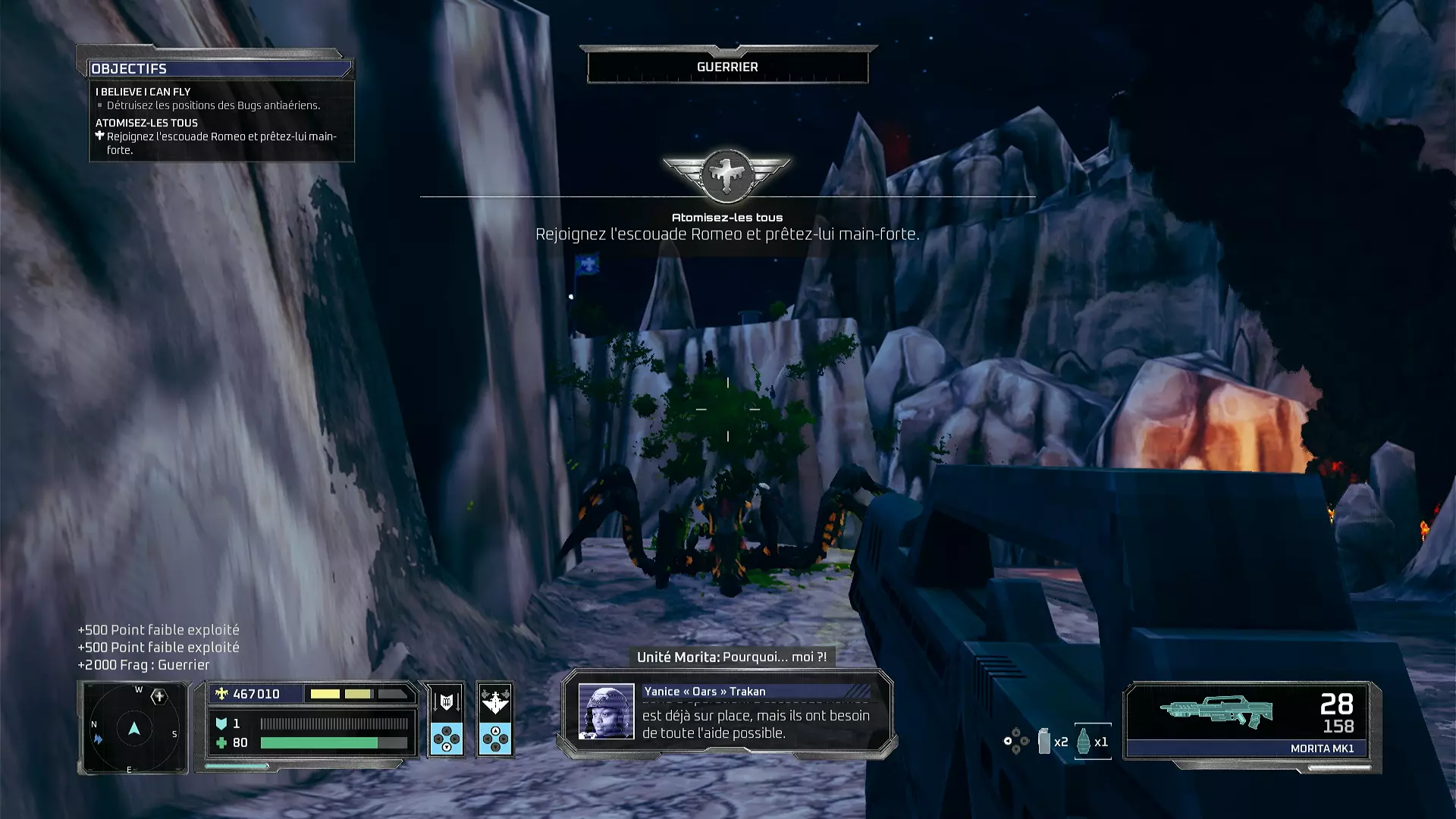This screenshot has height=819, width=1456.
Task: Select the GUERRIER banner tab
Action: [726, 66]
